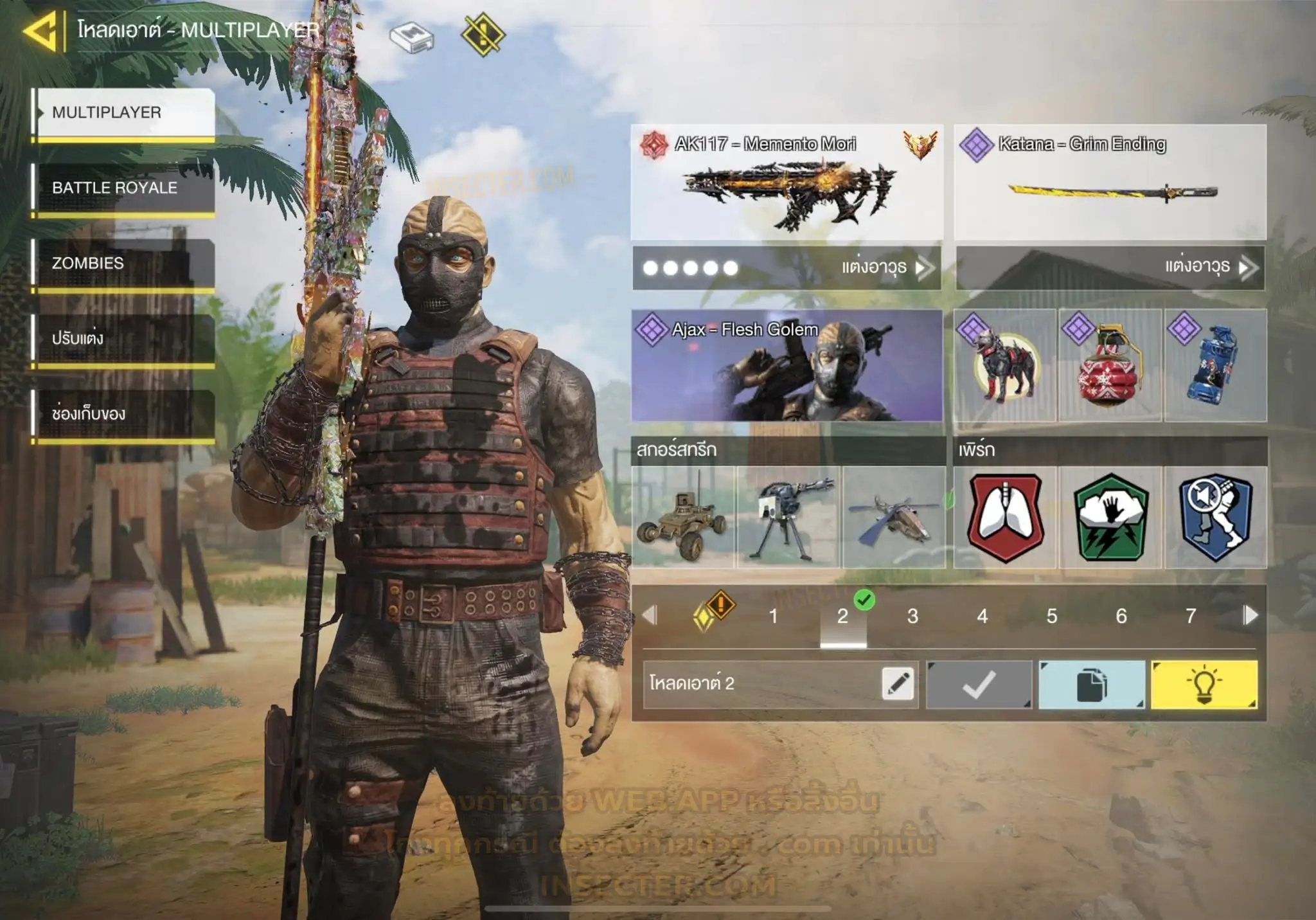Select the AK117 Memento Mori primary weapon

[787, 182]
